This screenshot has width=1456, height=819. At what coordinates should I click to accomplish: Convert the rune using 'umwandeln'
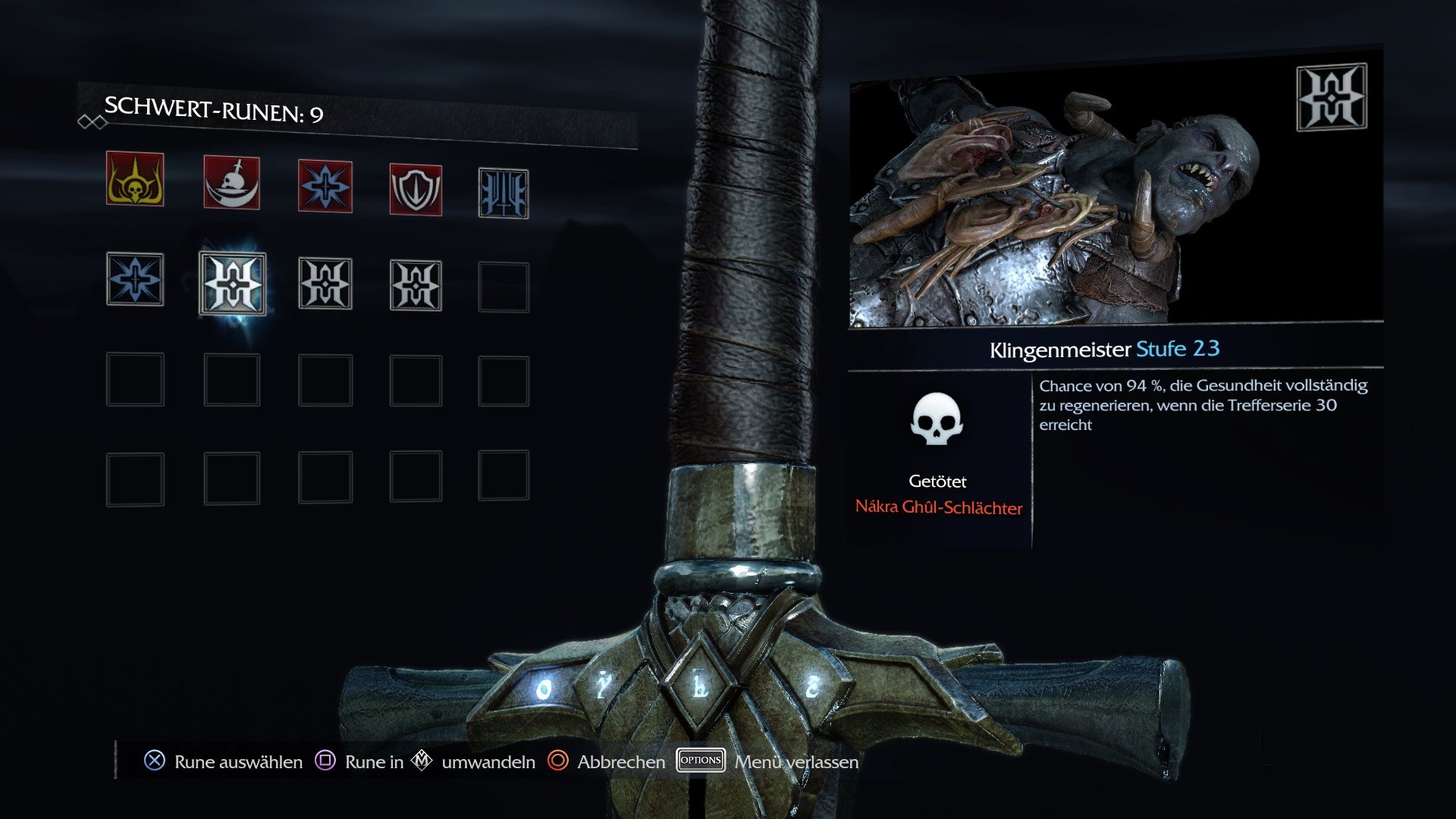tap(488, 761)
